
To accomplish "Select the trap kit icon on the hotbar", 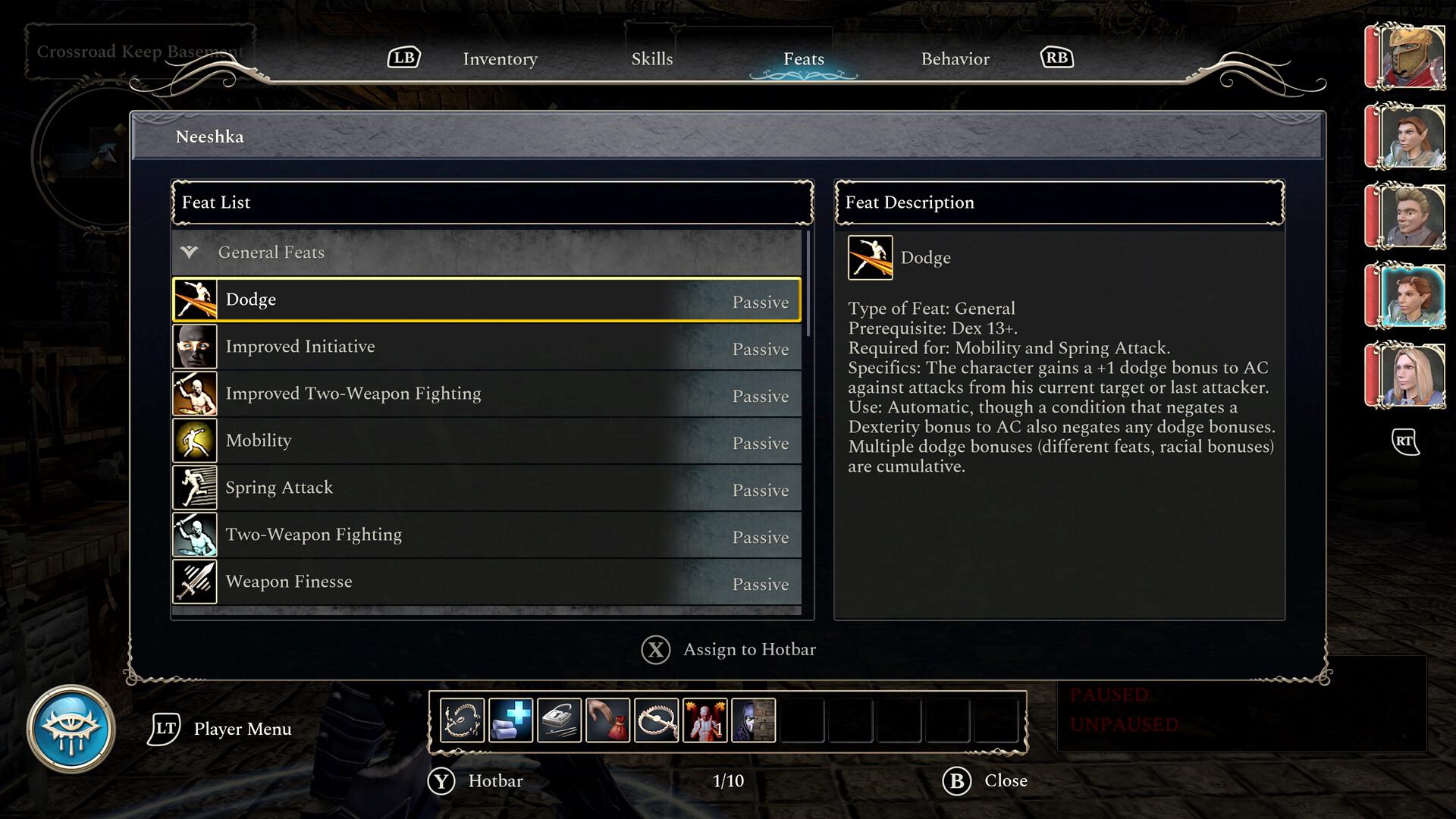I will point(463,720).
